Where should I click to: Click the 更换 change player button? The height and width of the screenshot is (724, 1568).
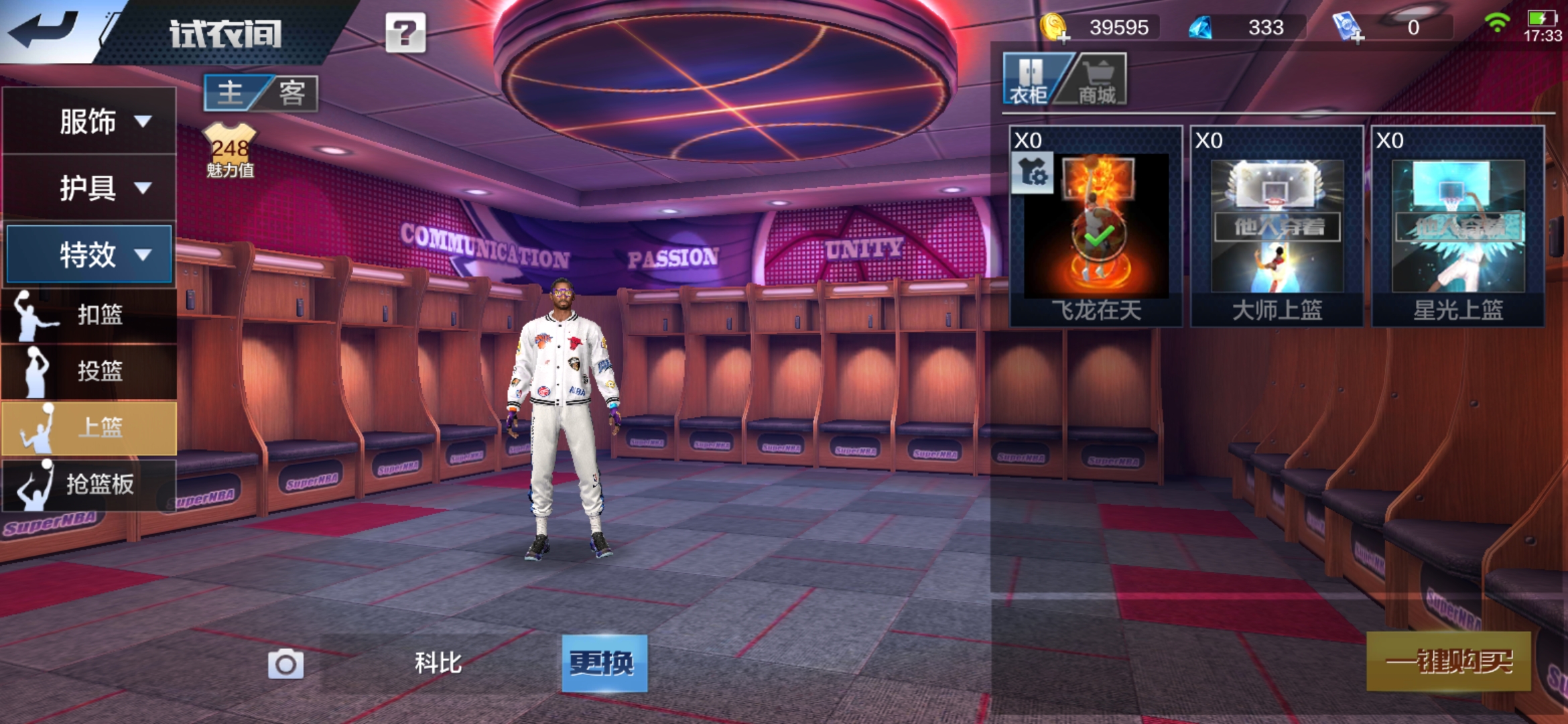coord(604,663)
